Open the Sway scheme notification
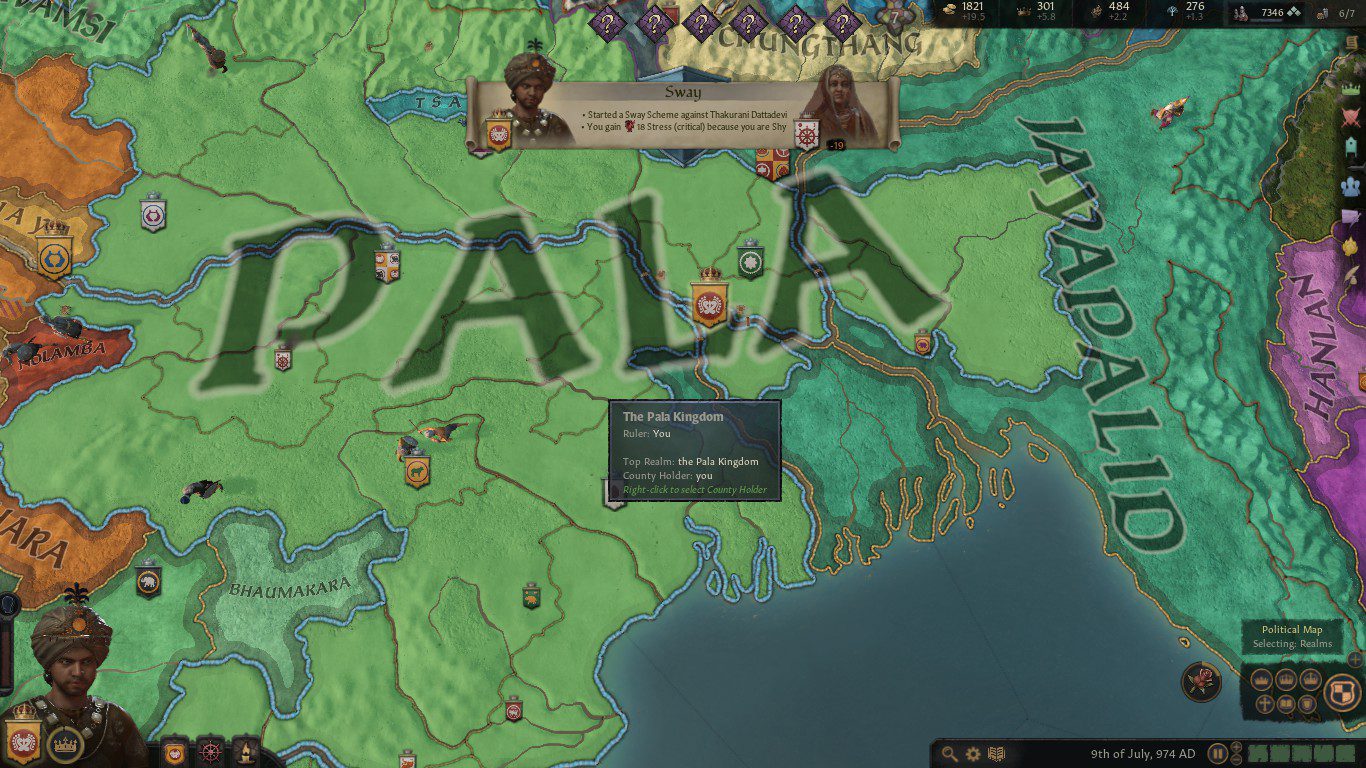This screenshot has height=768, width=1366. click(683, 115)
